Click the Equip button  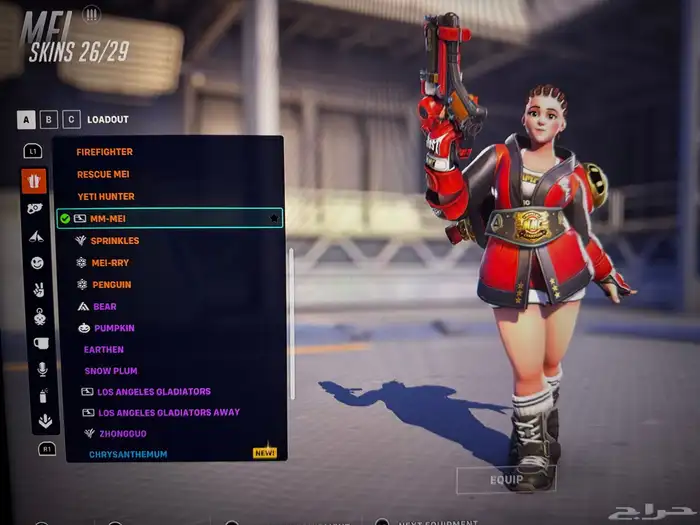point(506,480)
